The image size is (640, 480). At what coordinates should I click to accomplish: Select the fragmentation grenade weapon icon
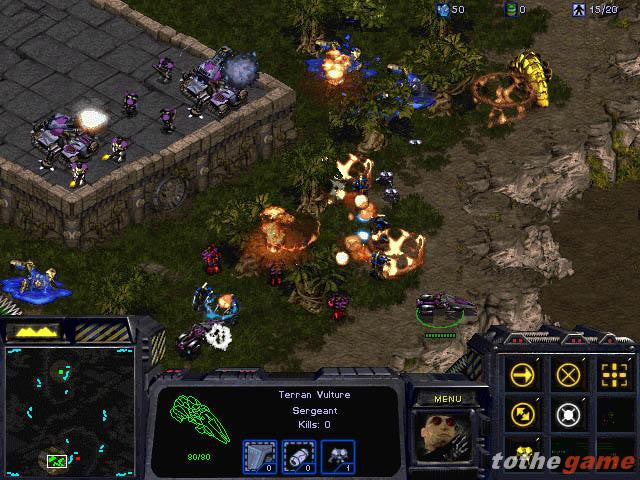pyautogui.click(x=299, y=454)
